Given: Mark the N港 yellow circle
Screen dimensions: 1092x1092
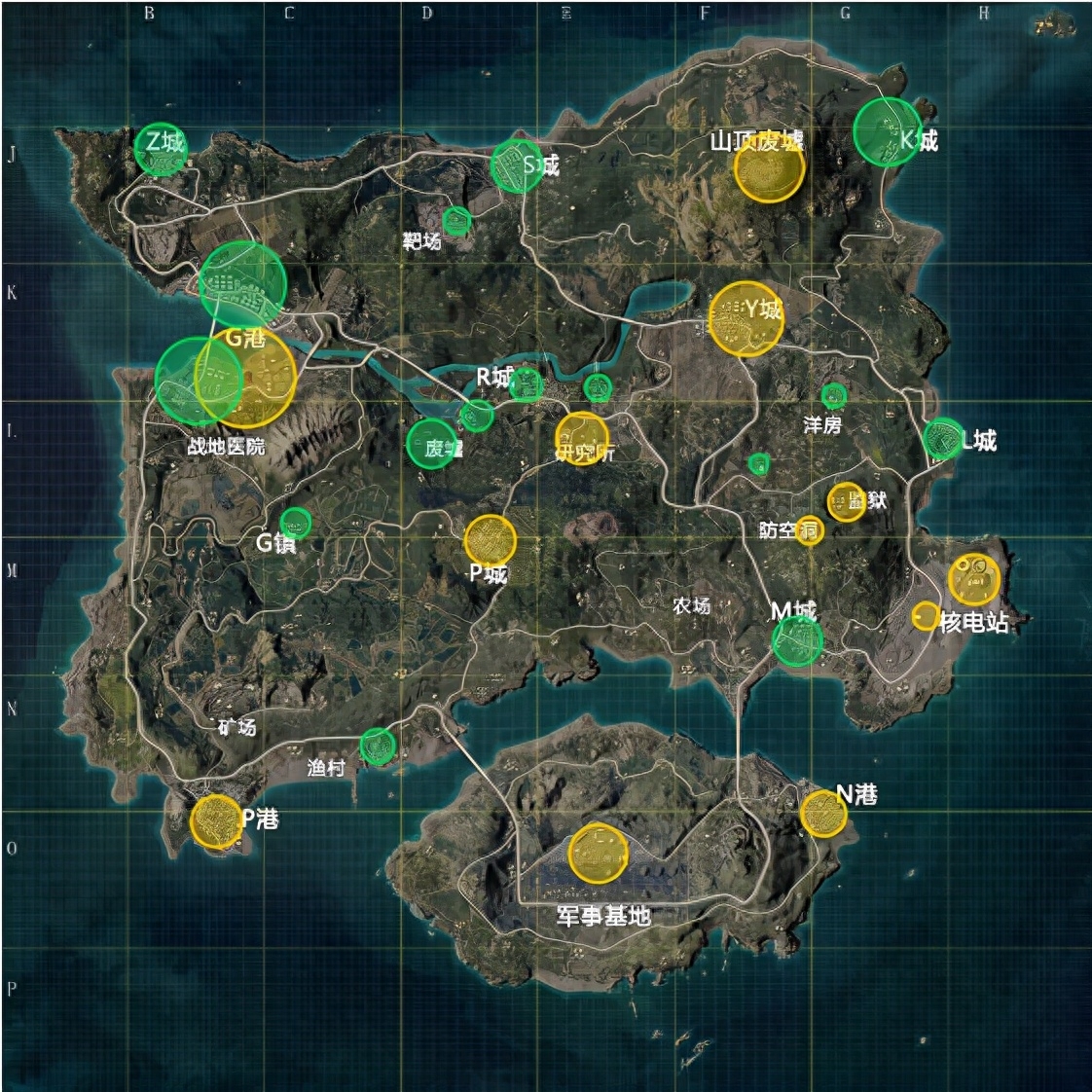Looking at the screenshot, I should coord(823,813).
